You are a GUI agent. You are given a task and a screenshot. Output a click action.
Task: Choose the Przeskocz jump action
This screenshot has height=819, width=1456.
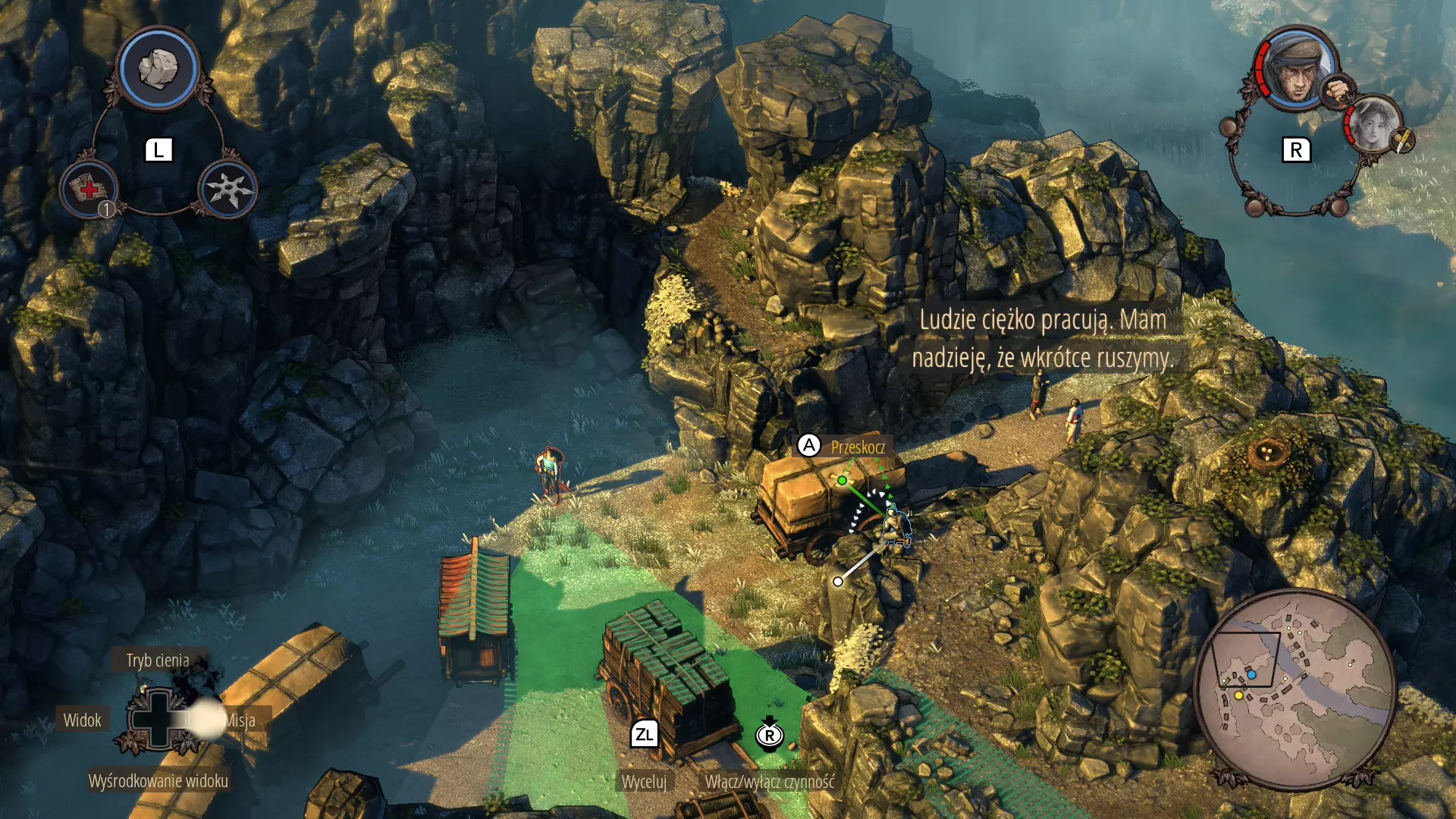(x=858, y=447)
